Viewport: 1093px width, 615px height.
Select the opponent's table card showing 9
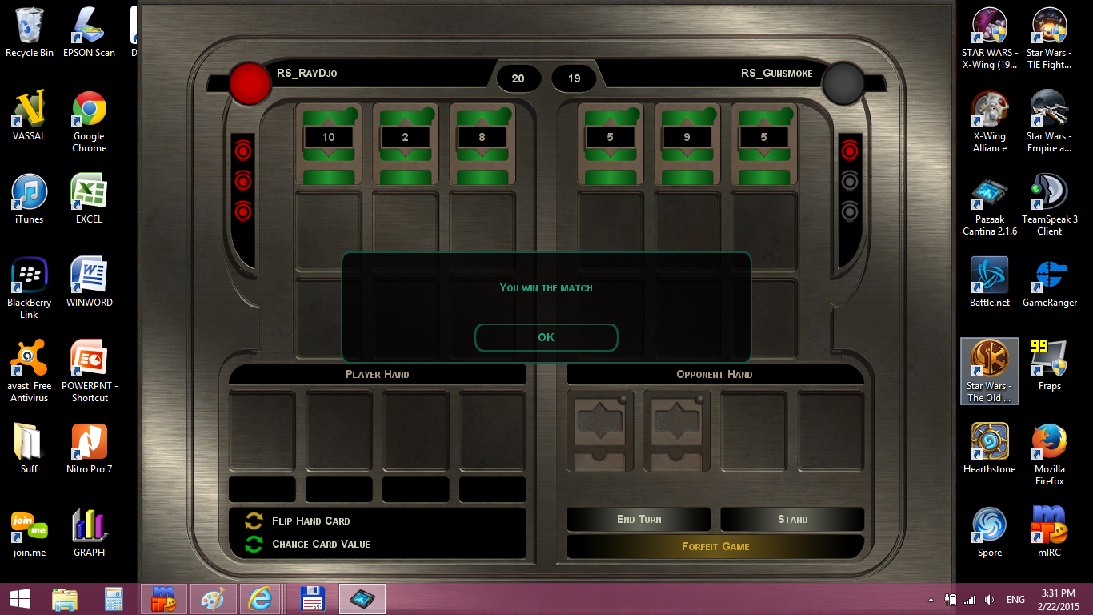687,144
